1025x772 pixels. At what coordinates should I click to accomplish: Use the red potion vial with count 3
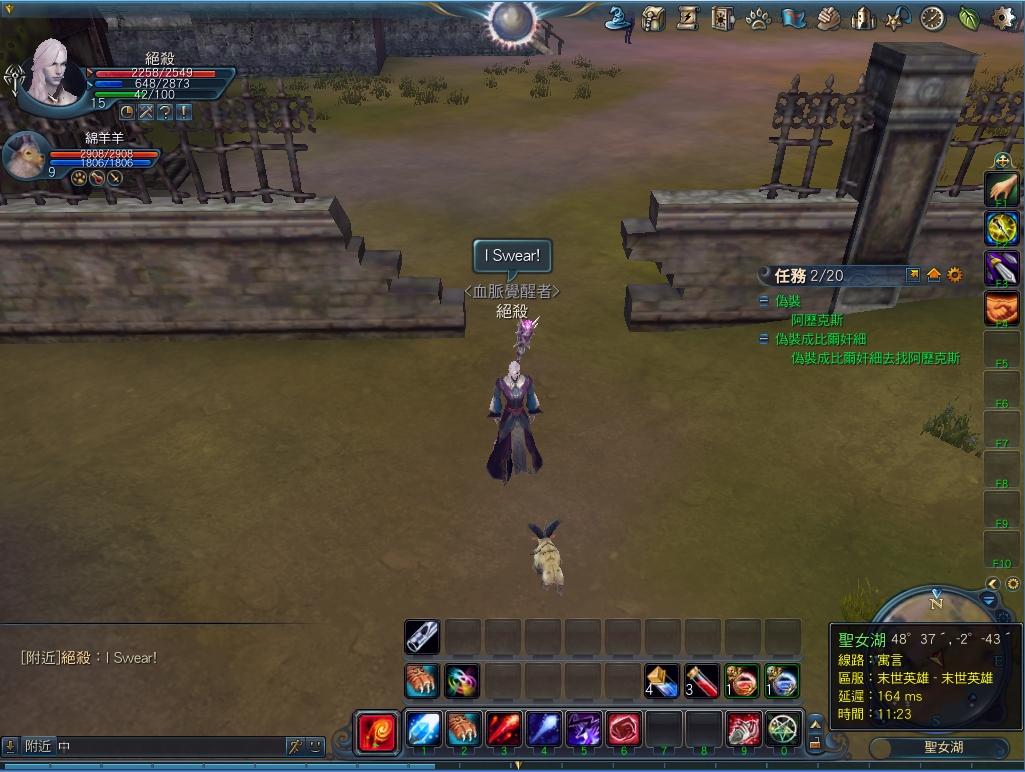702,681
